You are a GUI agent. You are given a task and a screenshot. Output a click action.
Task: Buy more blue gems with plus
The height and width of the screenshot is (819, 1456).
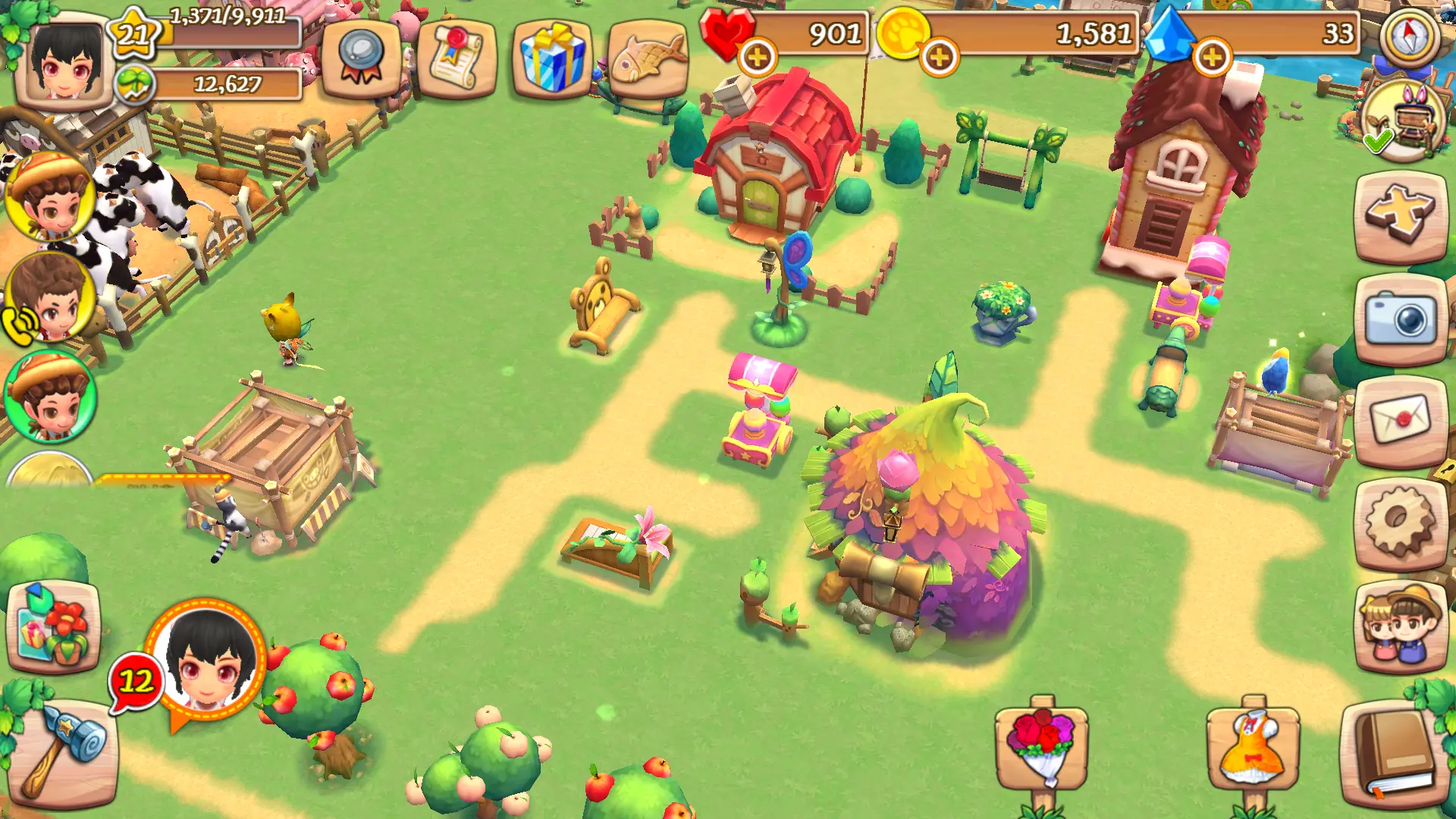pos(1211,57)
